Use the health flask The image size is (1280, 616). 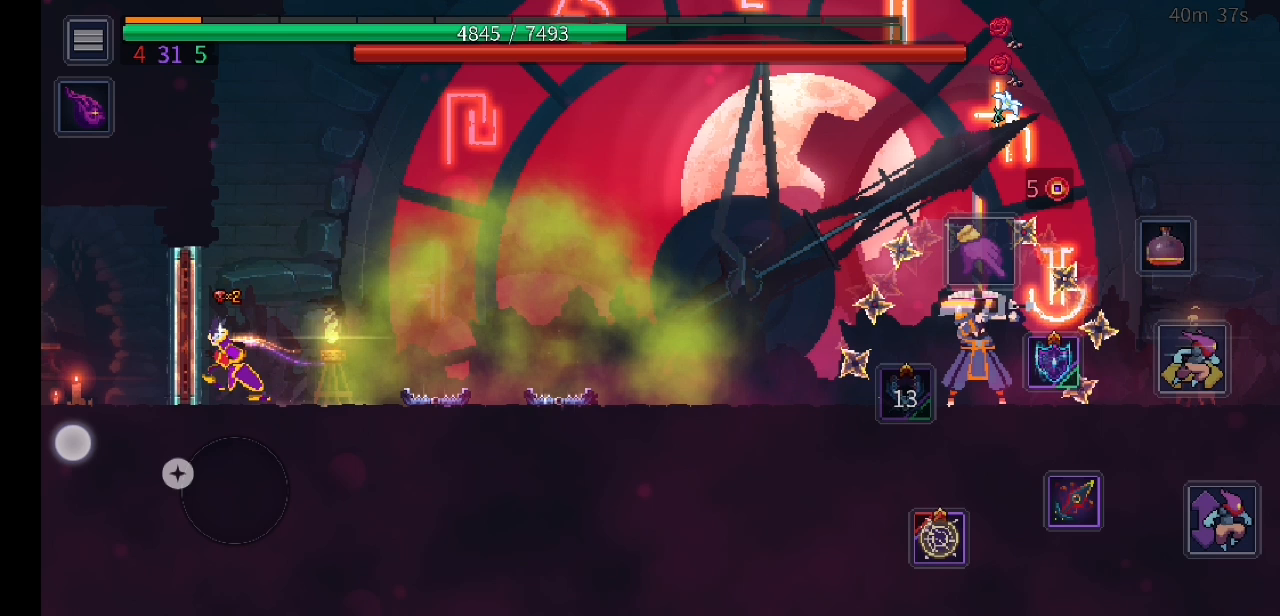[x=1165, y=246]
